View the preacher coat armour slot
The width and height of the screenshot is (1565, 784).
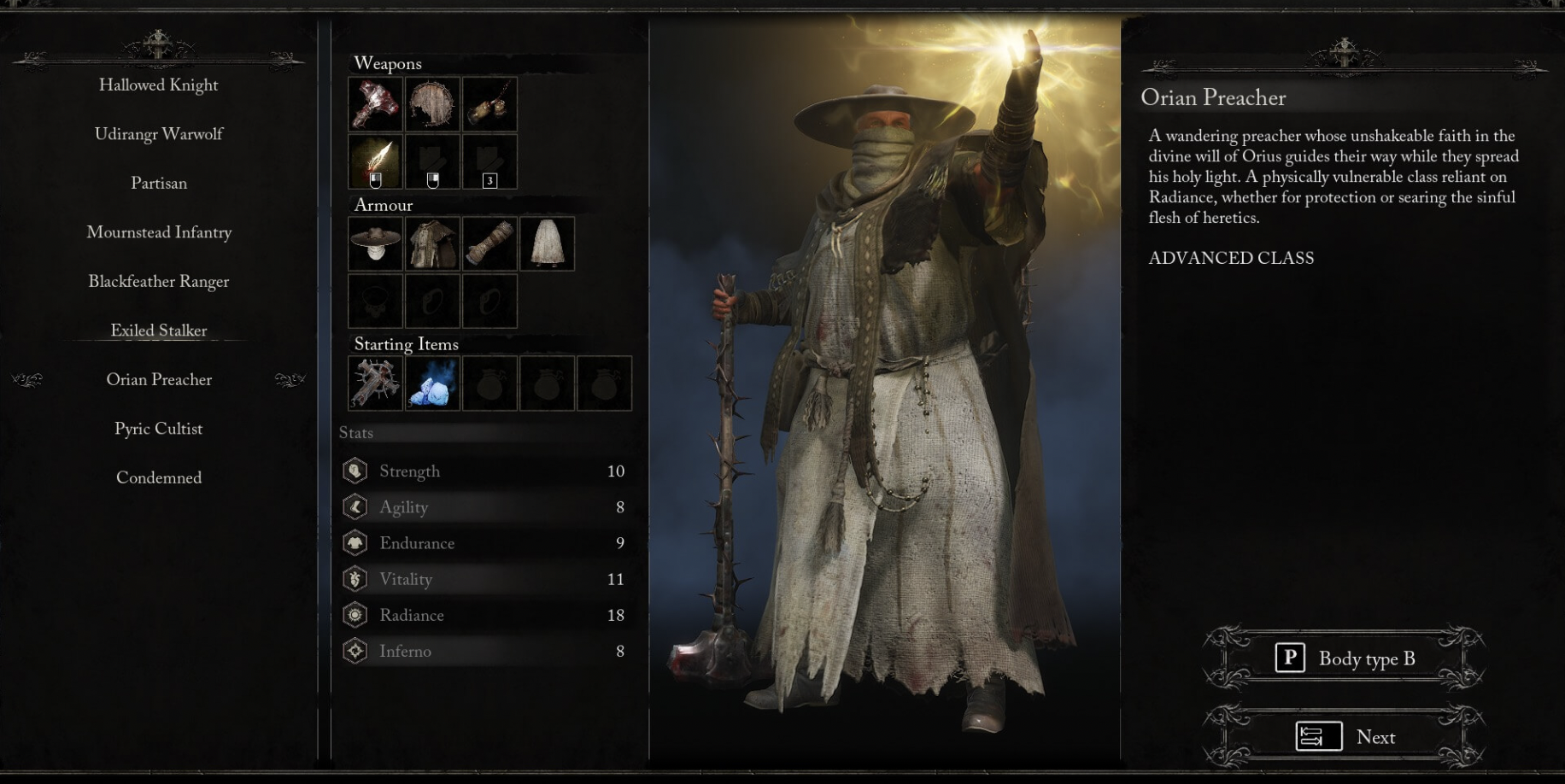point(432,243)
